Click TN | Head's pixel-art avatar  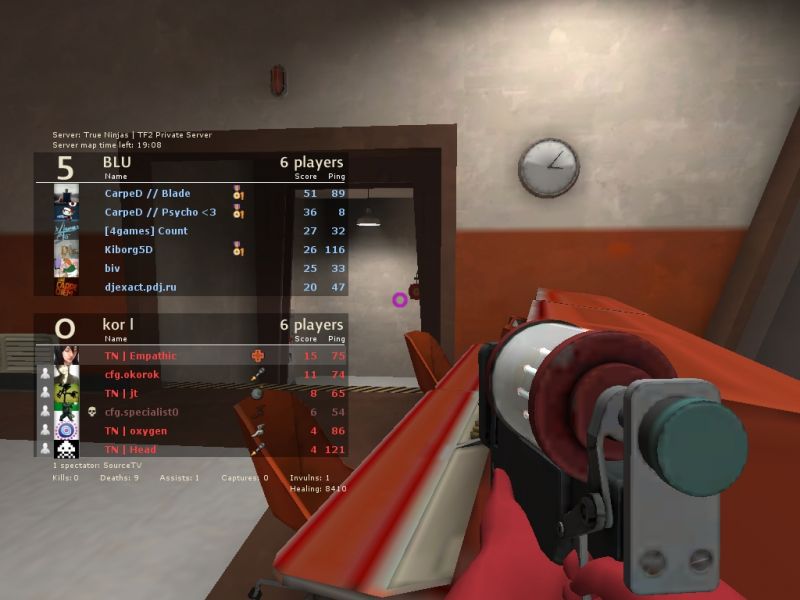(67, 449)
